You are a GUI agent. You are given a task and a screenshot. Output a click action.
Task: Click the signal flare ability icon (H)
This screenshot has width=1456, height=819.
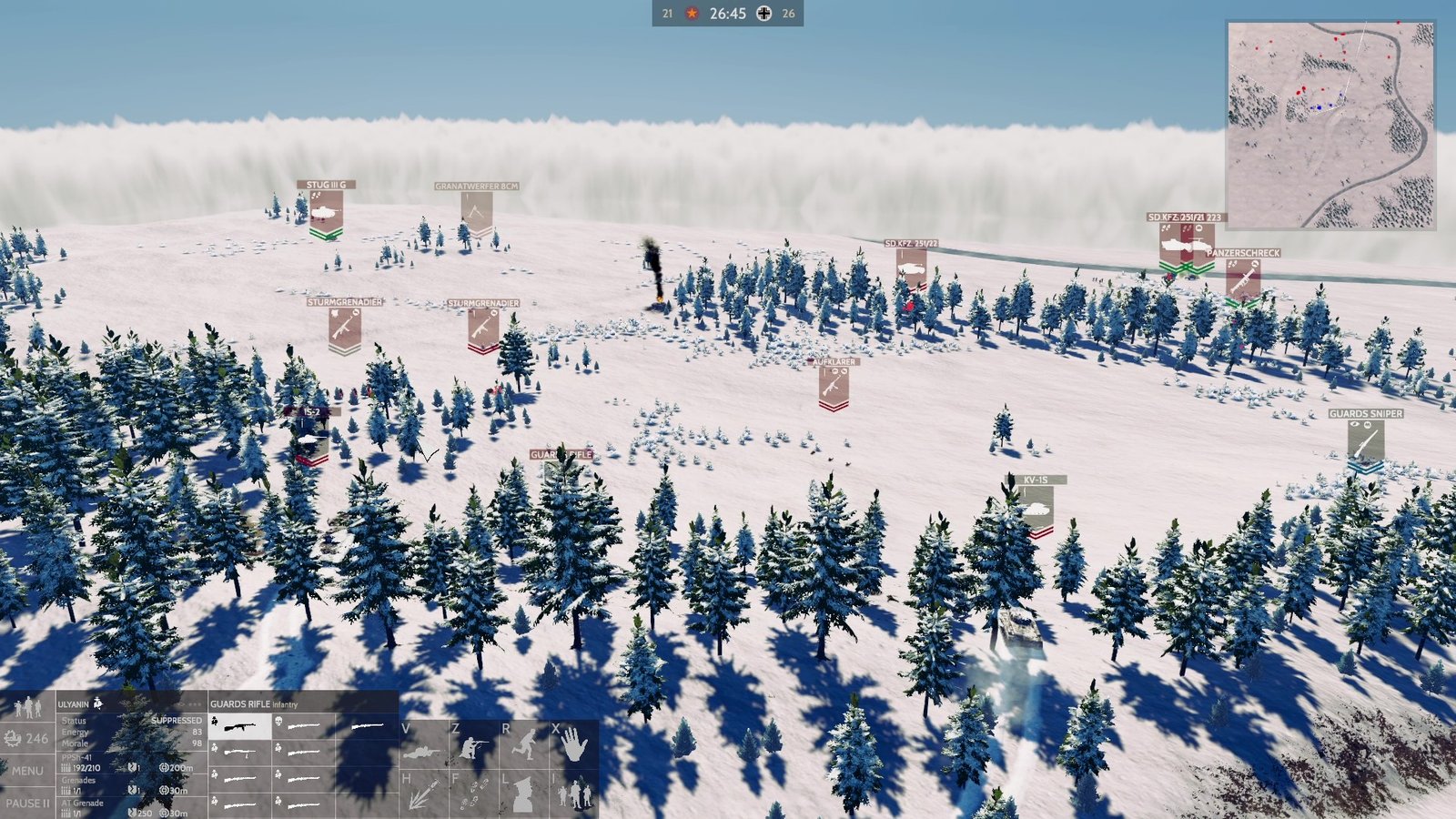click(424, 794)
